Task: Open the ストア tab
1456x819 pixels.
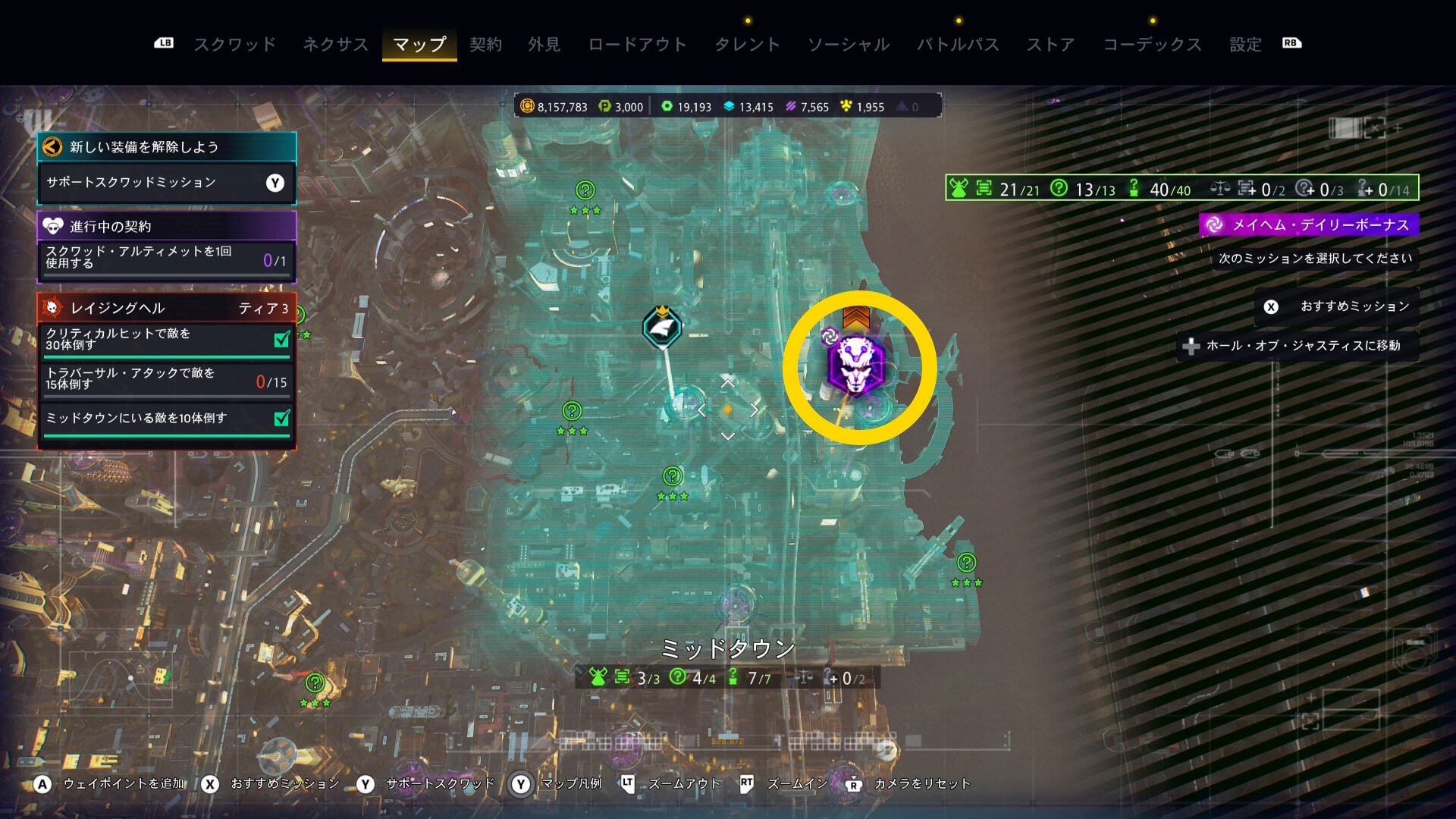Action: click(x=1050, y=45)
